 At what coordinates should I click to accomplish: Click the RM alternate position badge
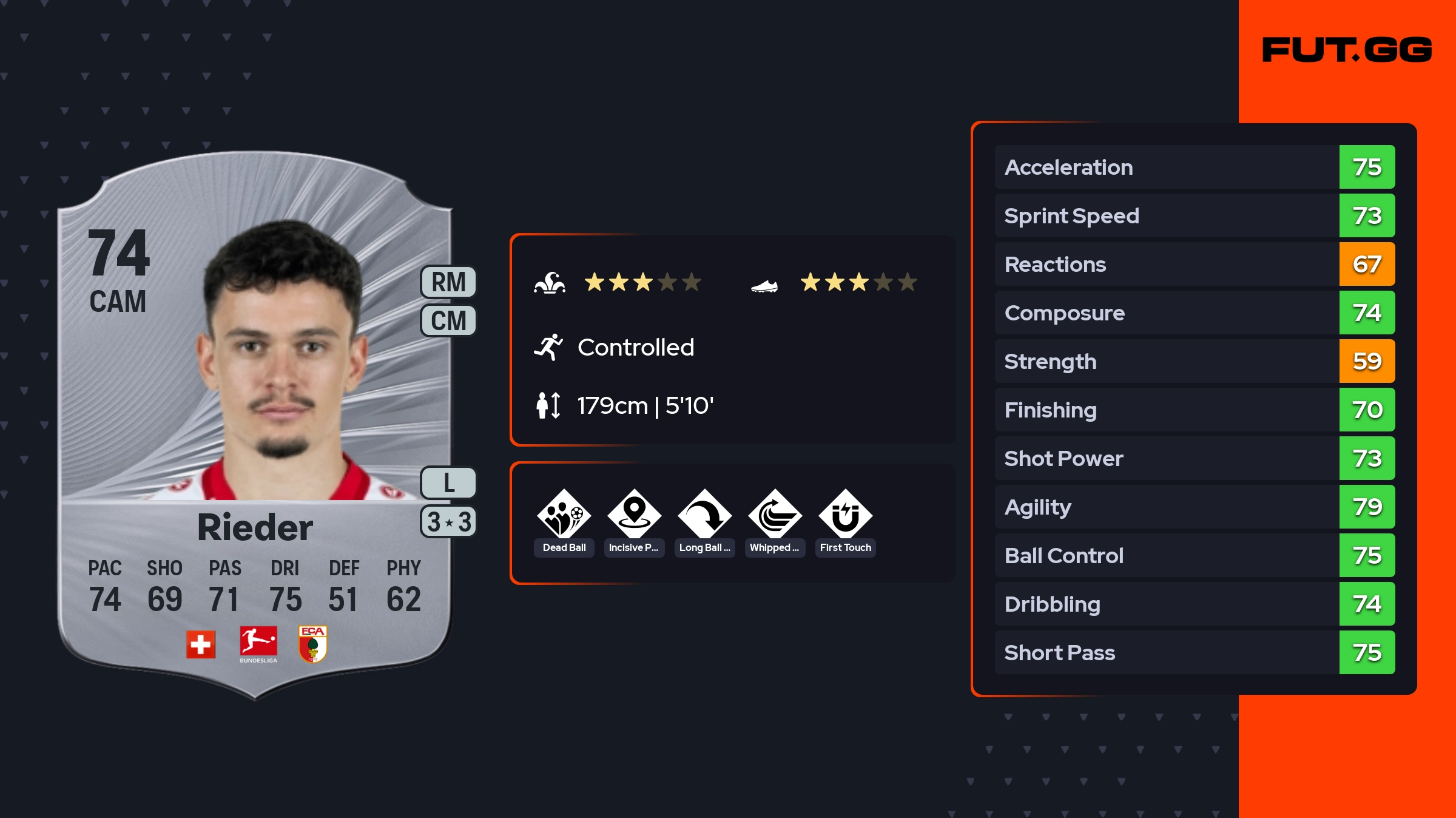[448, 282]
